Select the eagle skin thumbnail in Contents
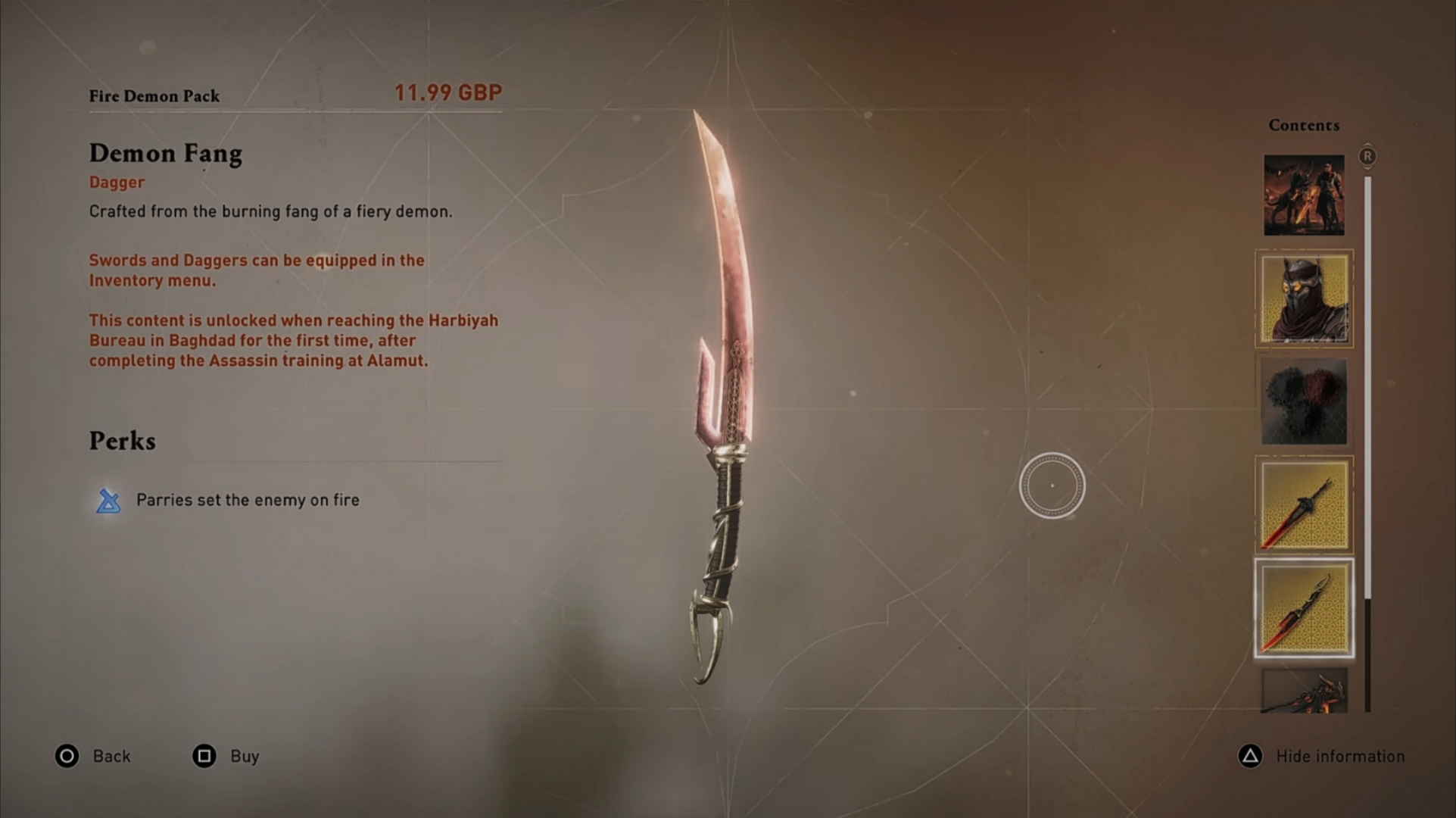This screenshot has height=818, width=1456. (x=1304, y=402)
